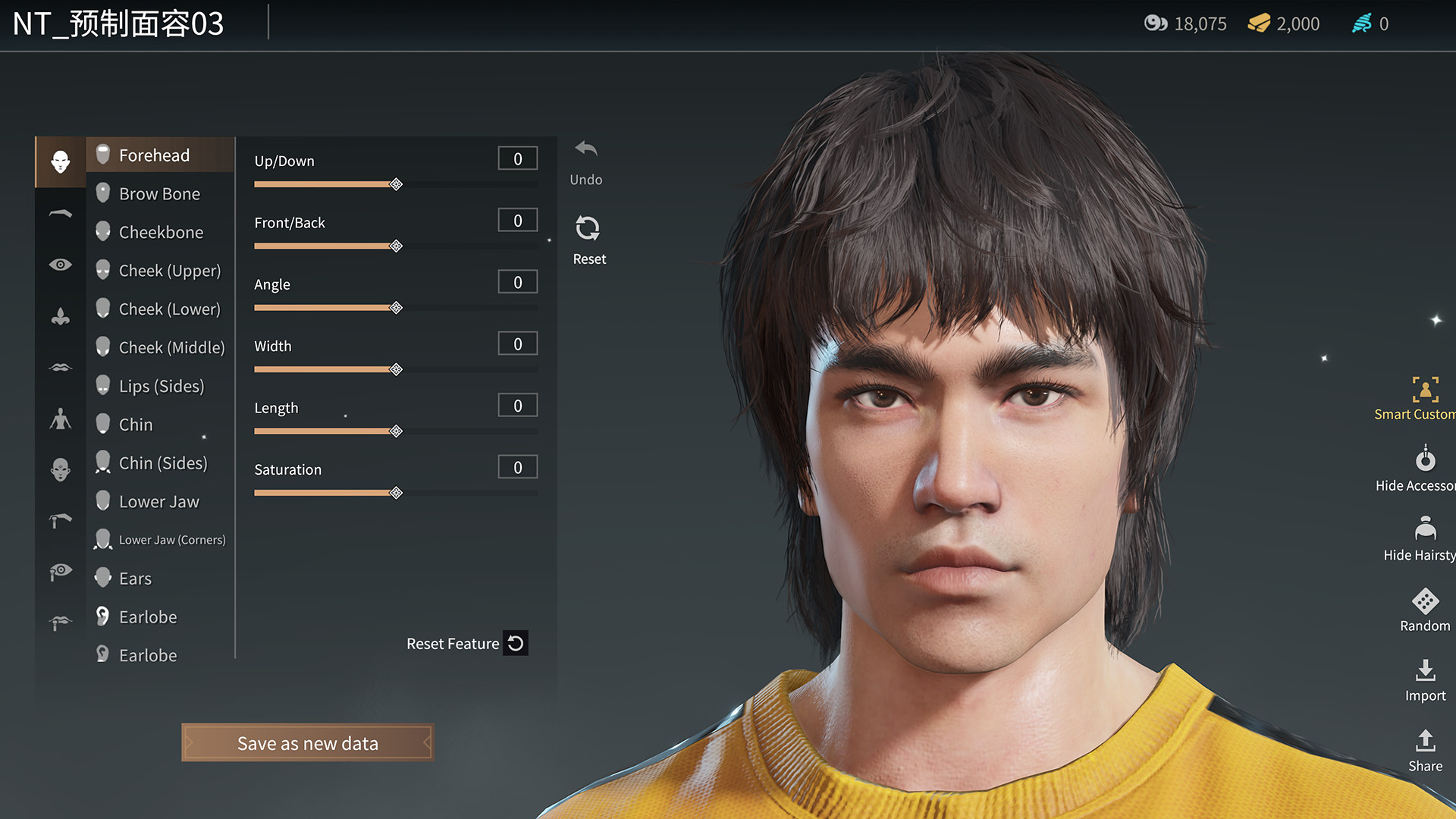Click the Saturation slider handle
The image size is (1456, 819).
[x=396, y=493]
